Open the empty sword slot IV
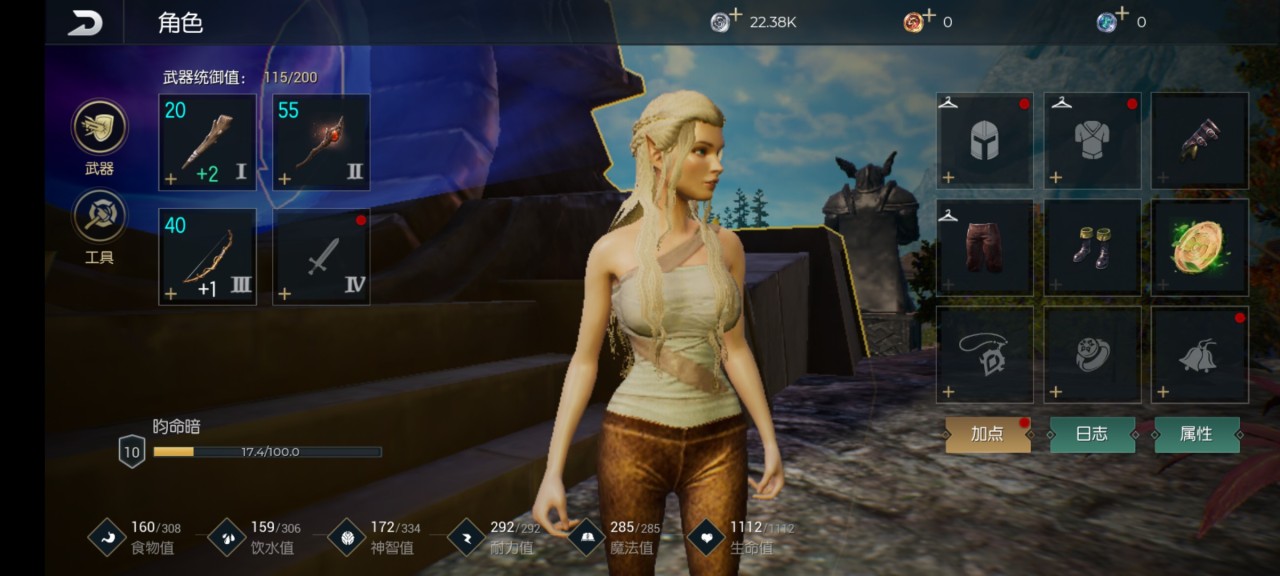Screen dimensions: 1280x576 click(321, 256)
